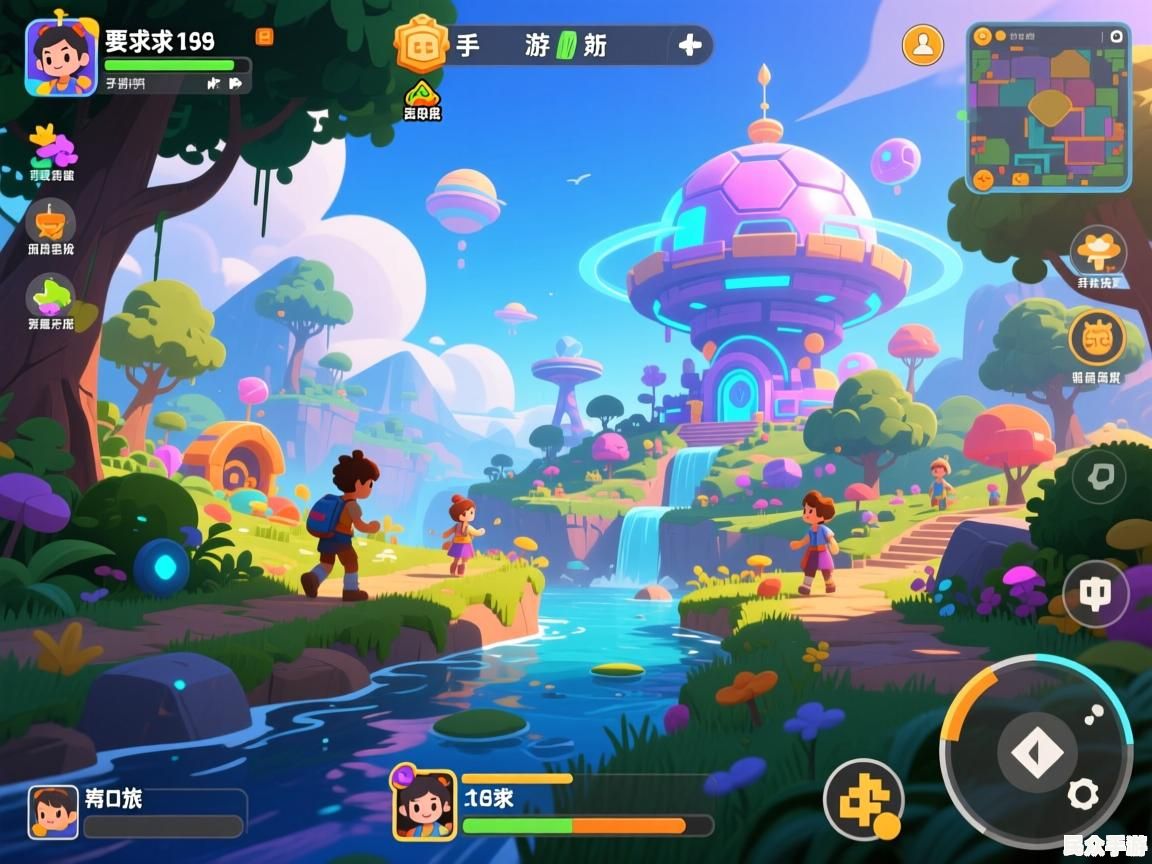Select the character portrait in the bottom center
Image resolution: width=1152 pixels, height=864 pixels.
pos(424,804)
